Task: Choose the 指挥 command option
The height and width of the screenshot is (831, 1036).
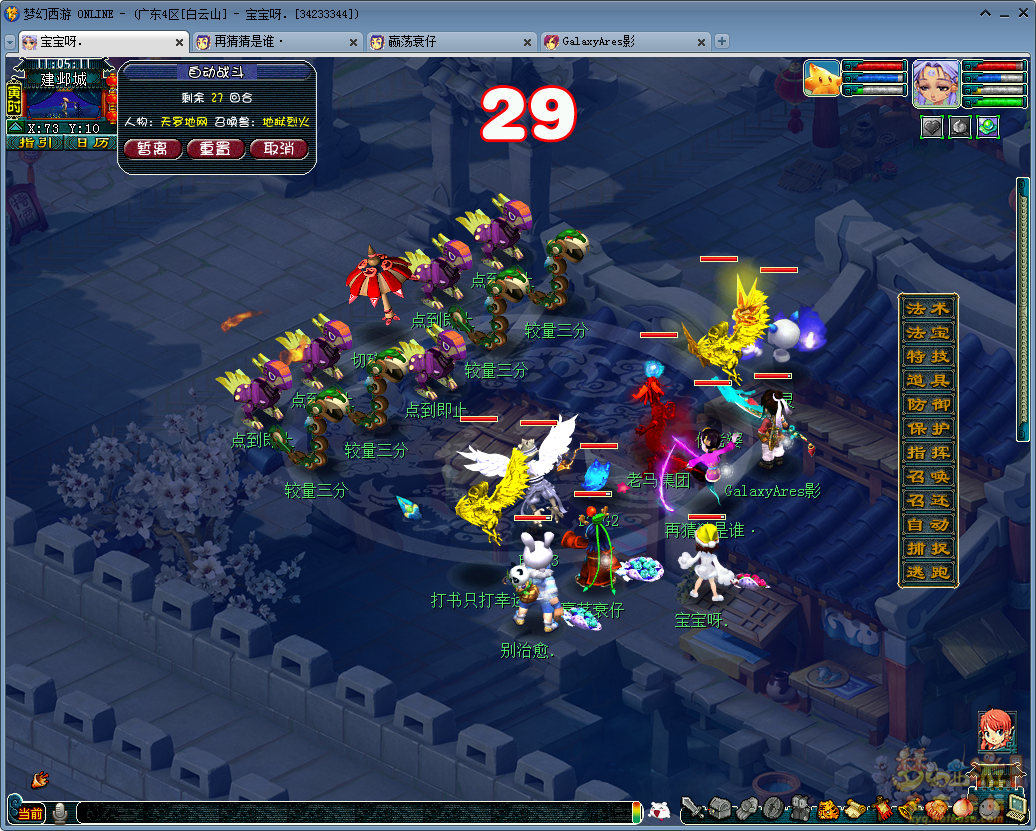Action: click(928, 452)
